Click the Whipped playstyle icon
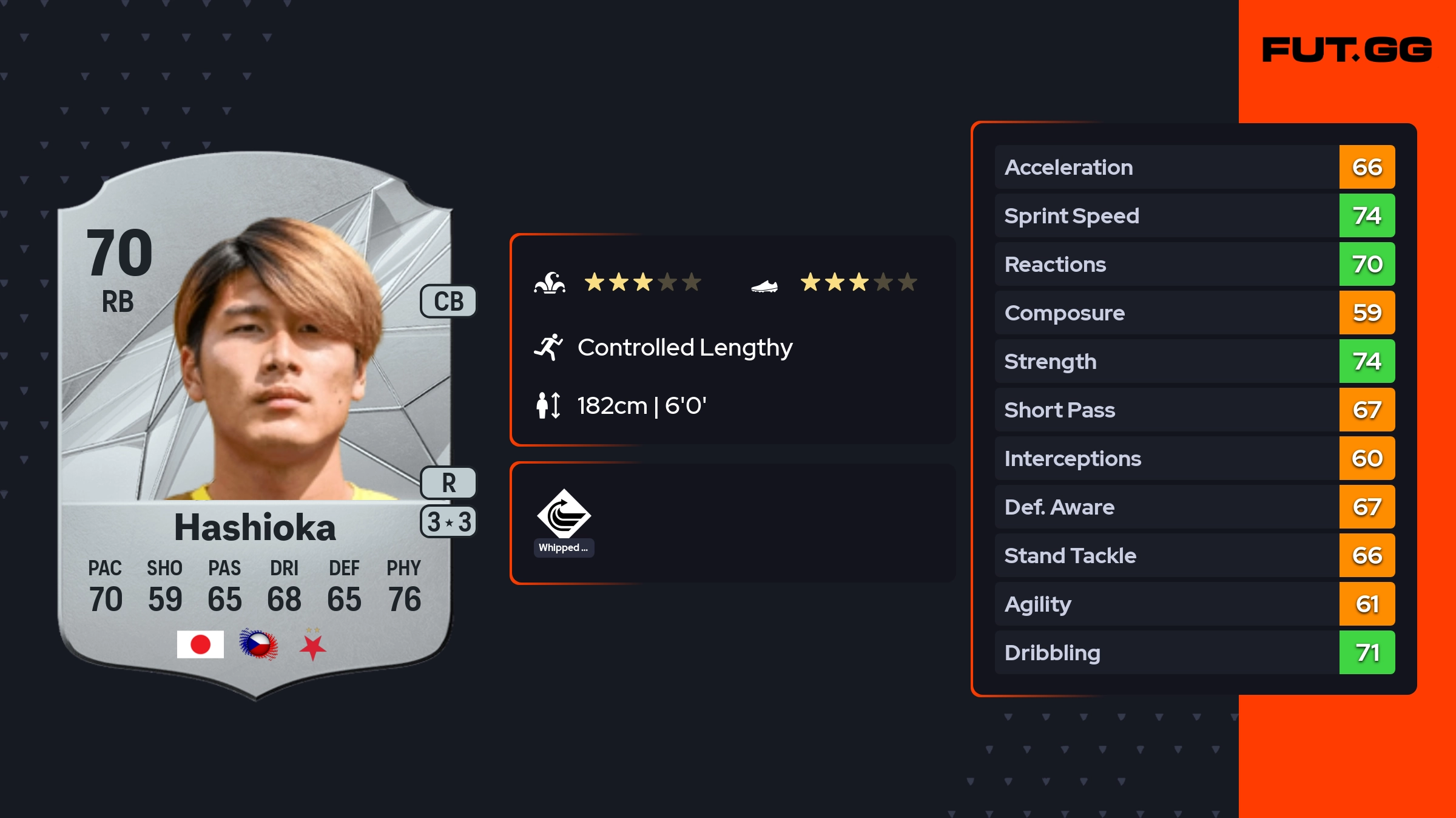The image size is (1456, 818). [564, 515]
